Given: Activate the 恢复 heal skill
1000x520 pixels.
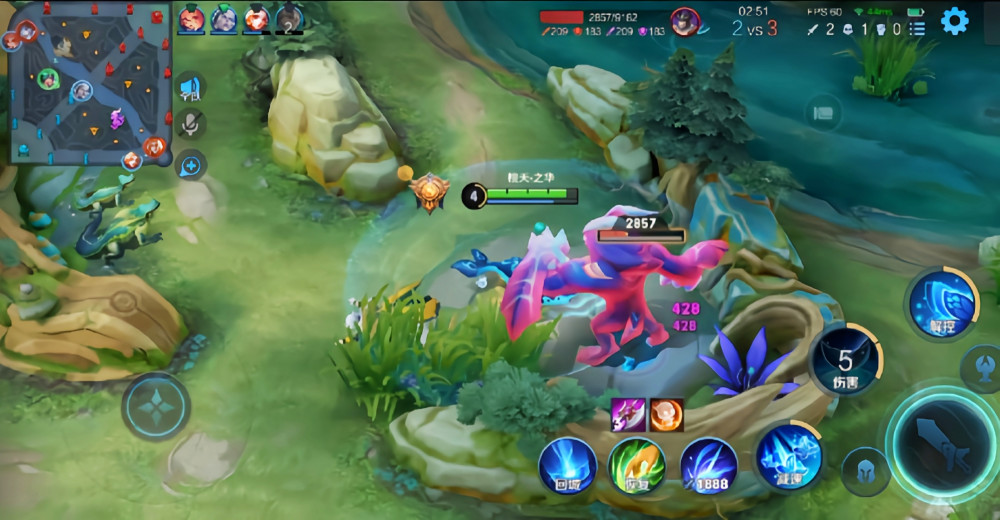Looking at the screenshot, I should tap(638, 466).
